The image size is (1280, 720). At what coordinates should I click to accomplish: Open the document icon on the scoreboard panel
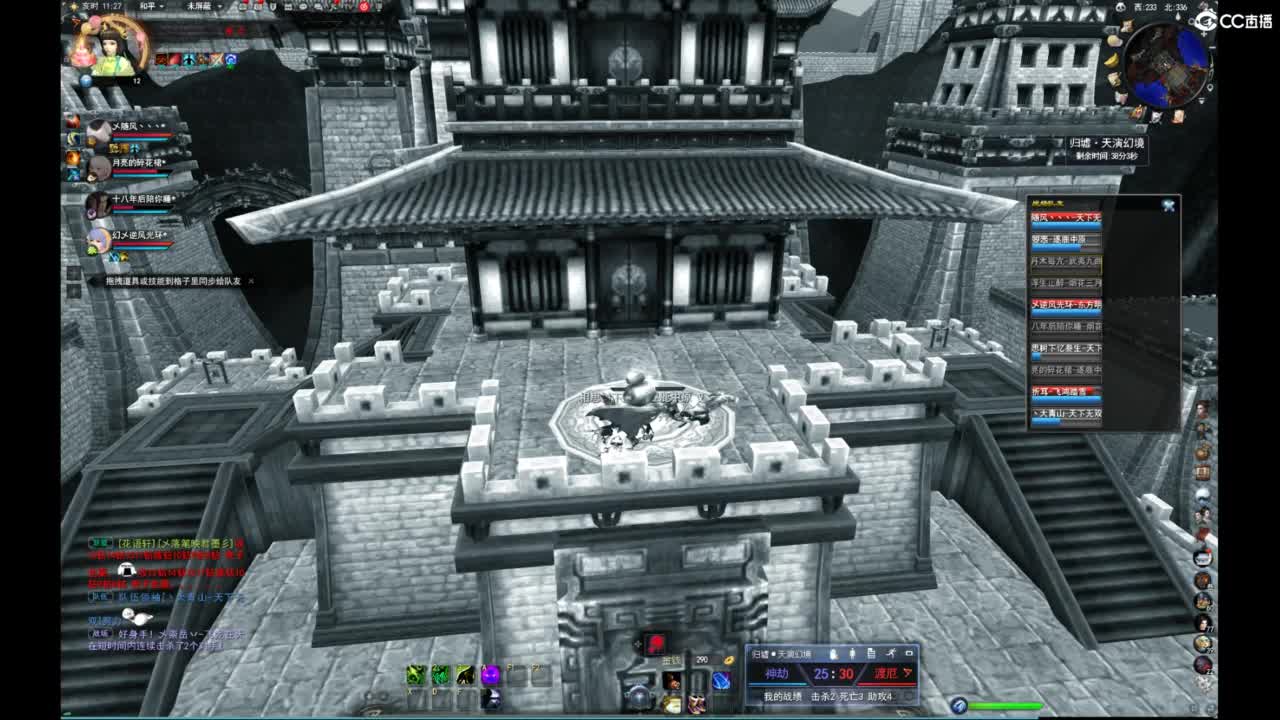[x=871, y=653]
